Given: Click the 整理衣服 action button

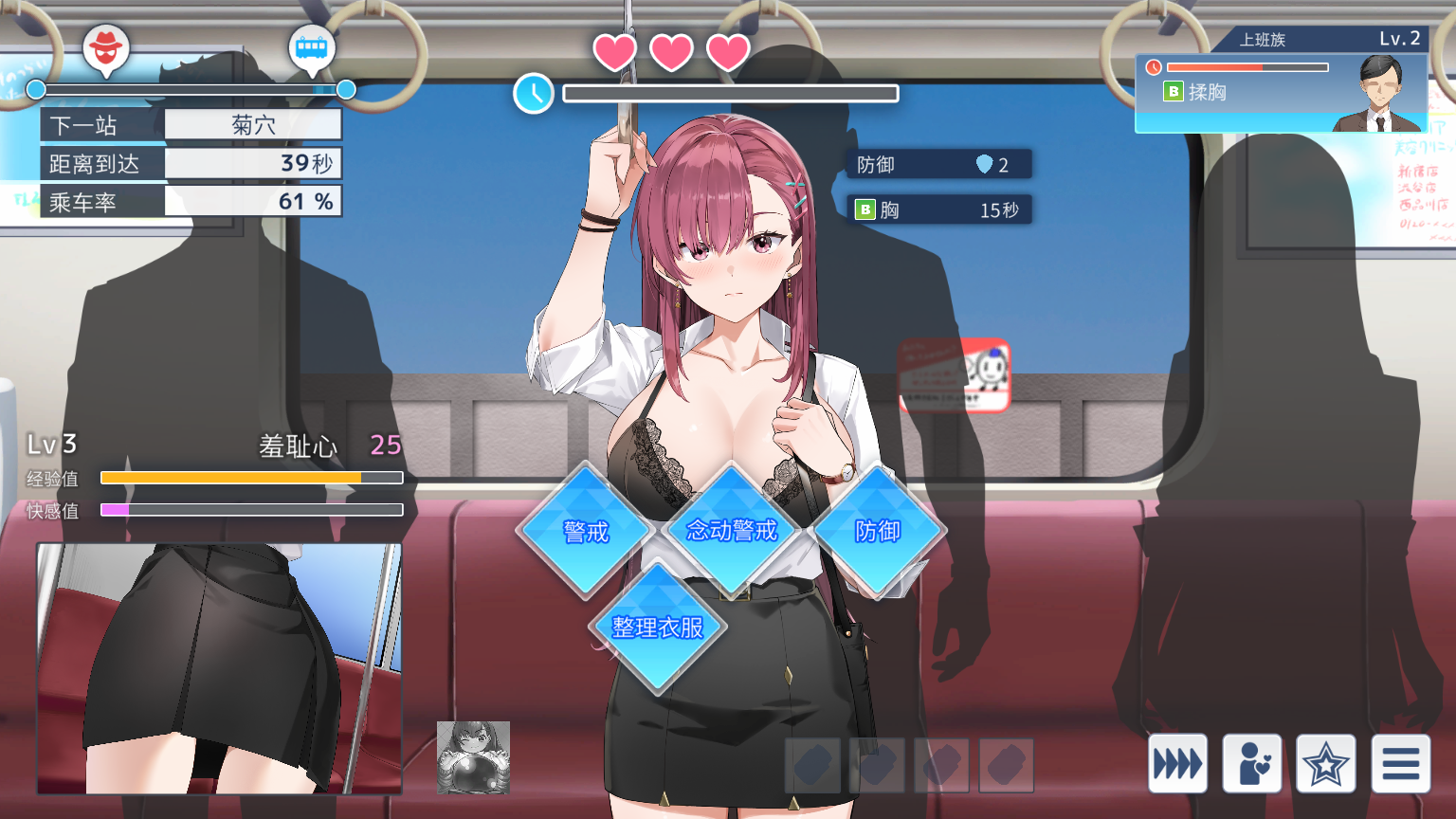Looking at the screenshot, I should pos(658,628).
